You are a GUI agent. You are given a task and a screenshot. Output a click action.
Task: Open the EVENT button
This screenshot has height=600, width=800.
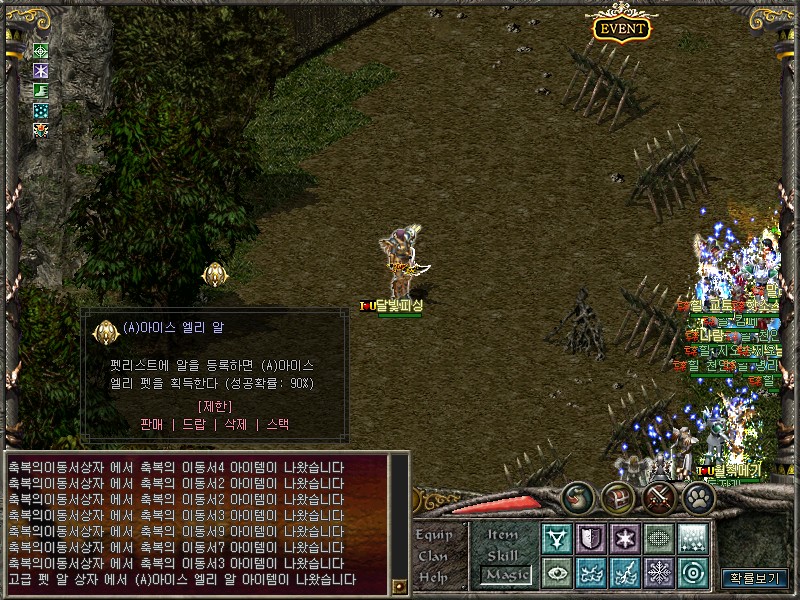pos(621,28)
